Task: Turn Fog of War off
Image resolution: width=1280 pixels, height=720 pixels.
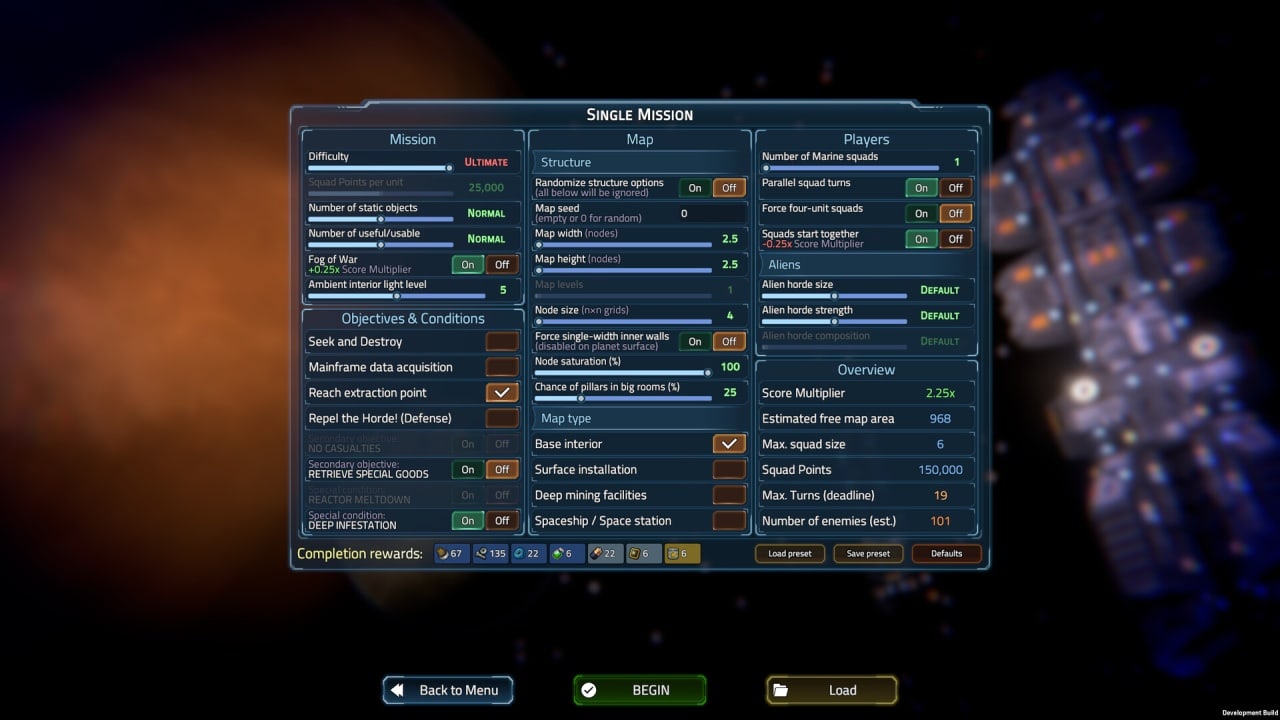Action: coord(502,264)
